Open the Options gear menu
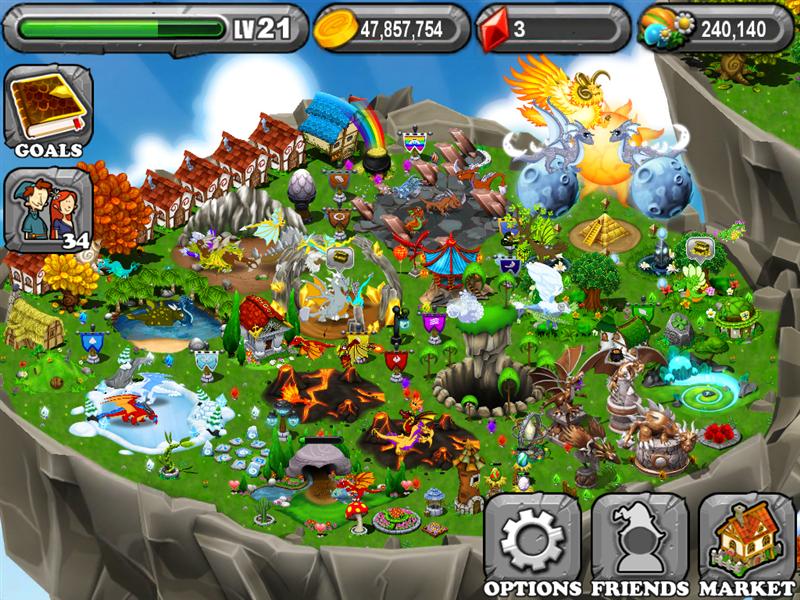Screen dimensions: 800x600 point(532,540)
